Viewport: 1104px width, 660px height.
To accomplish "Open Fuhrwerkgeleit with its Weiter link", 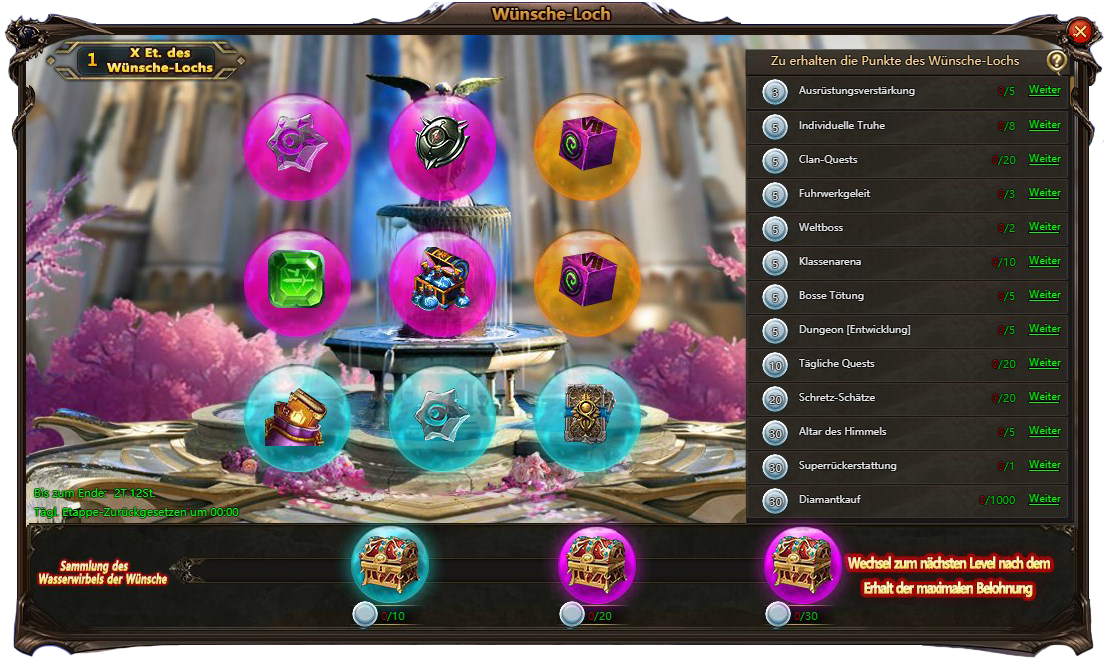I will pos(1044,193).
